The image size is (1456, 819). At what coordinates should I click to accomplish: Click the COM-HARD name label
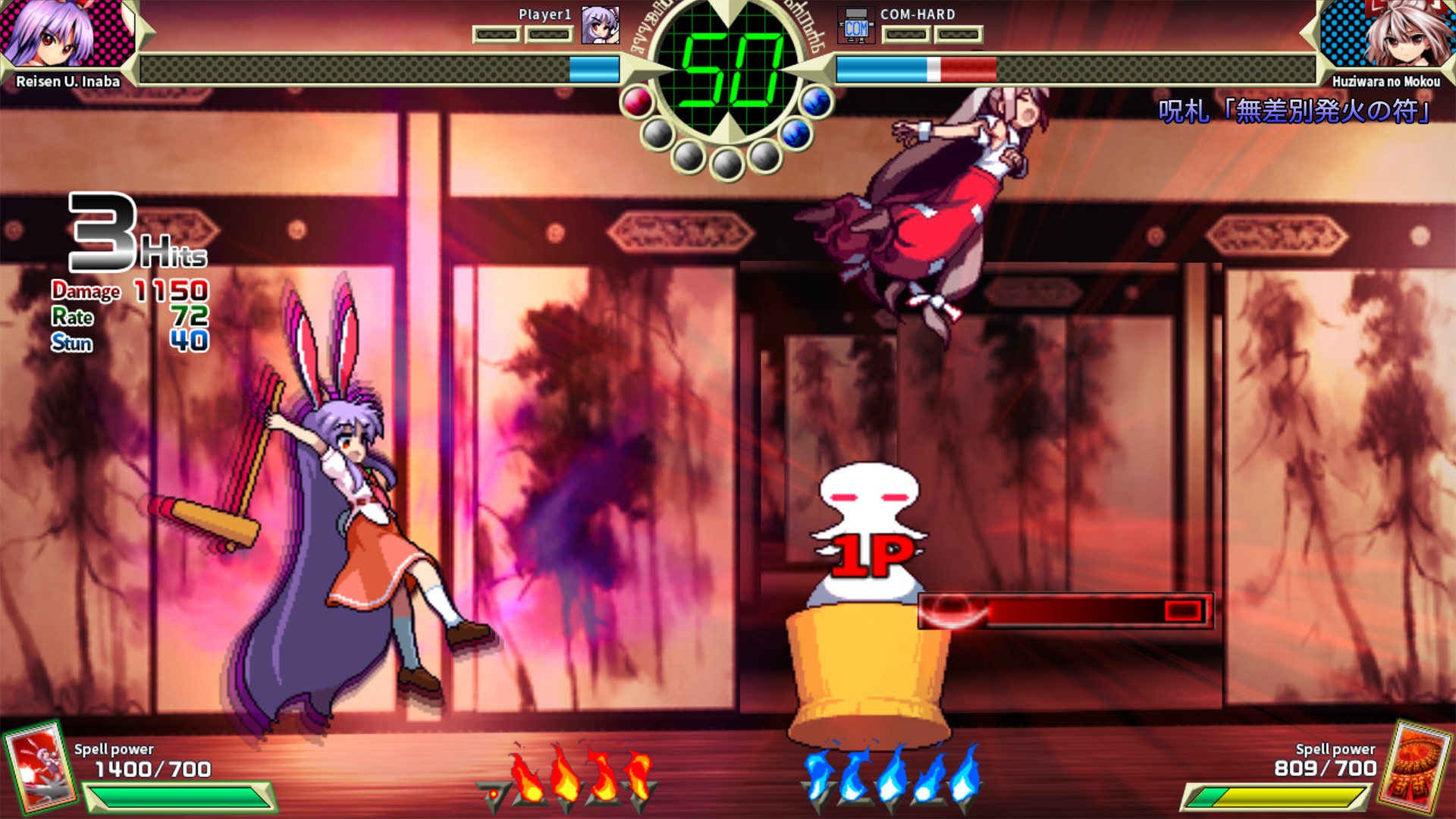pyautogui.click(x=918, y=14)
